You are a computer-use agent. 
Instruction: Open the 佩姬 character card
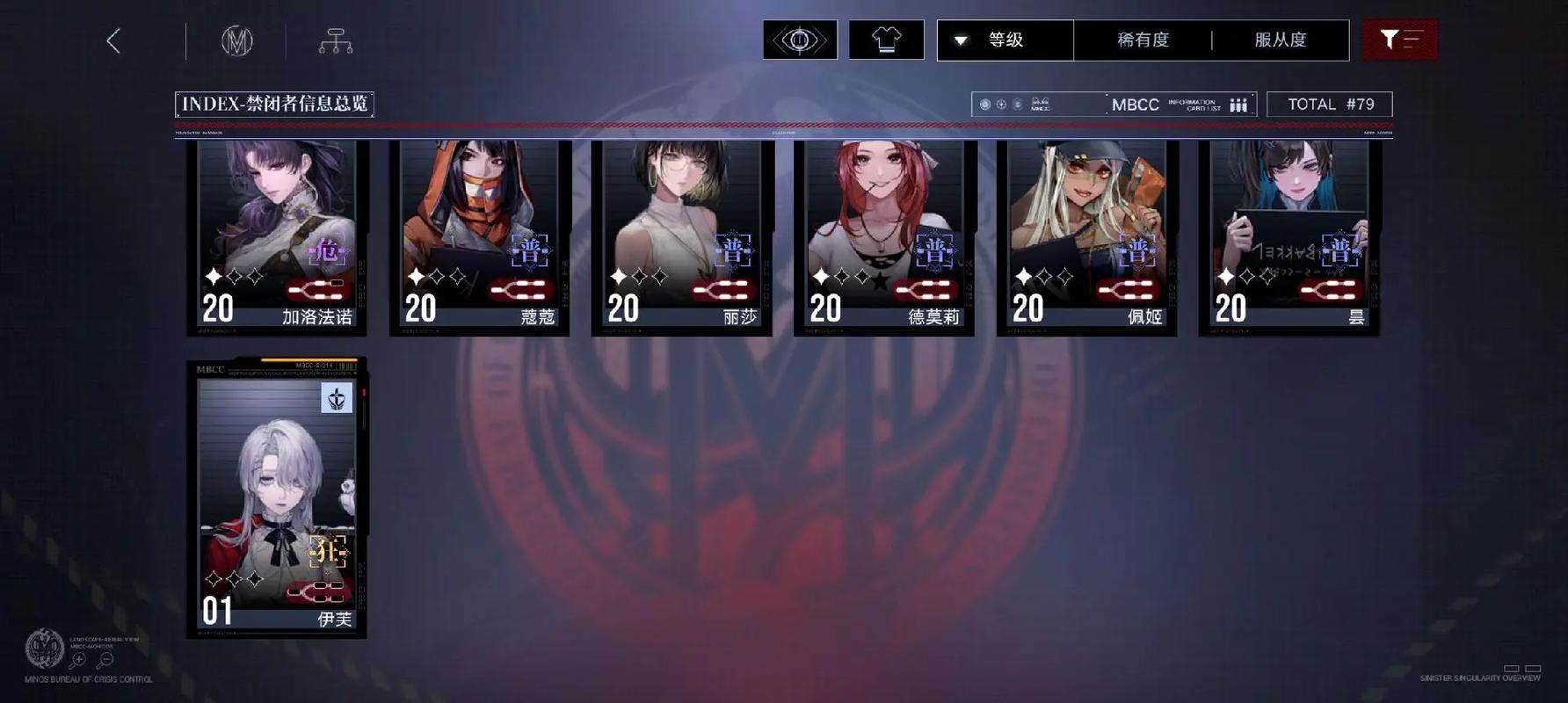coord(1086,237)
